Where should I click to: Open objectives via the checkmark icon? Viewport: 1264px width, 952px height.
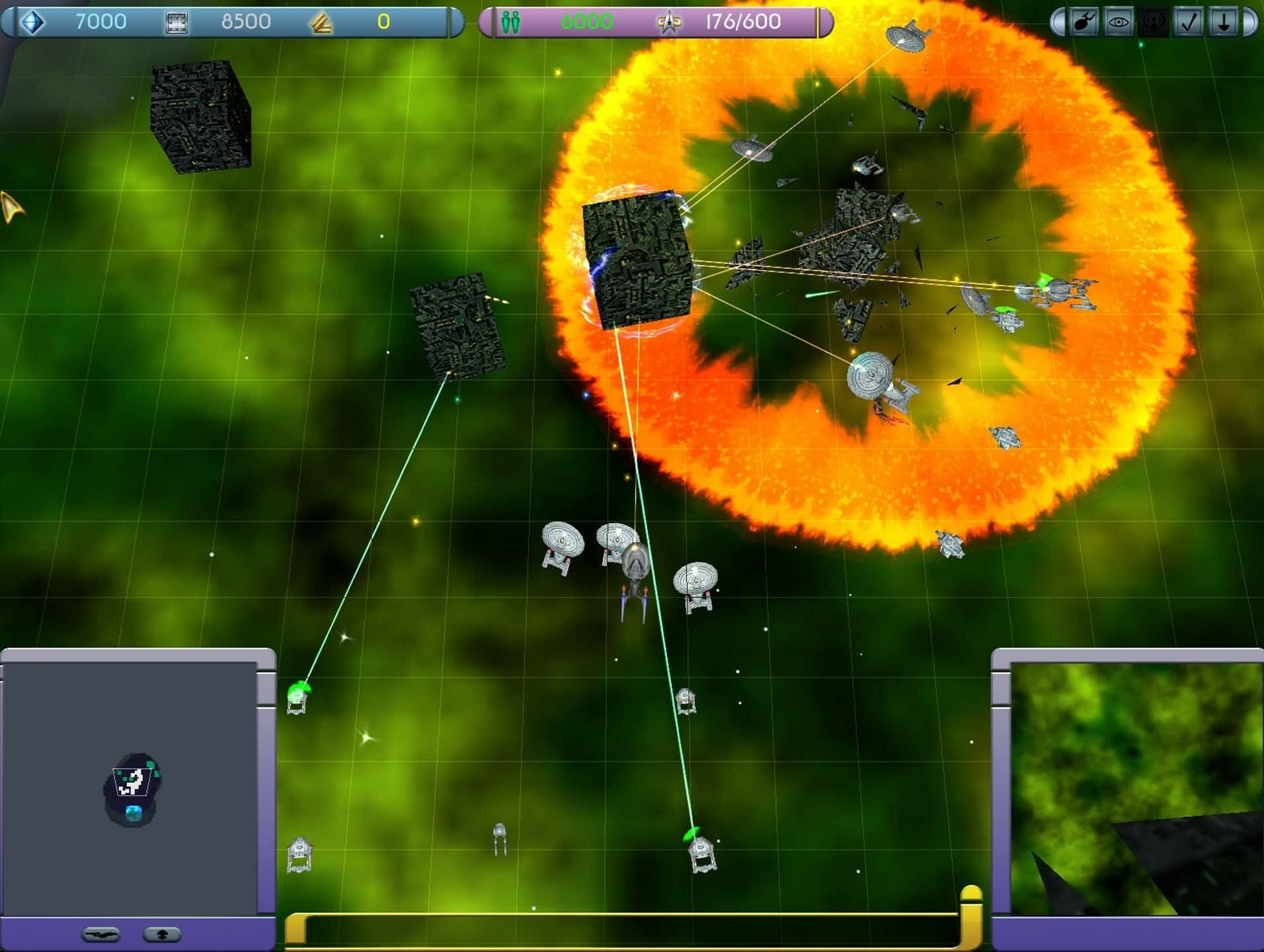coord(1187,22)
